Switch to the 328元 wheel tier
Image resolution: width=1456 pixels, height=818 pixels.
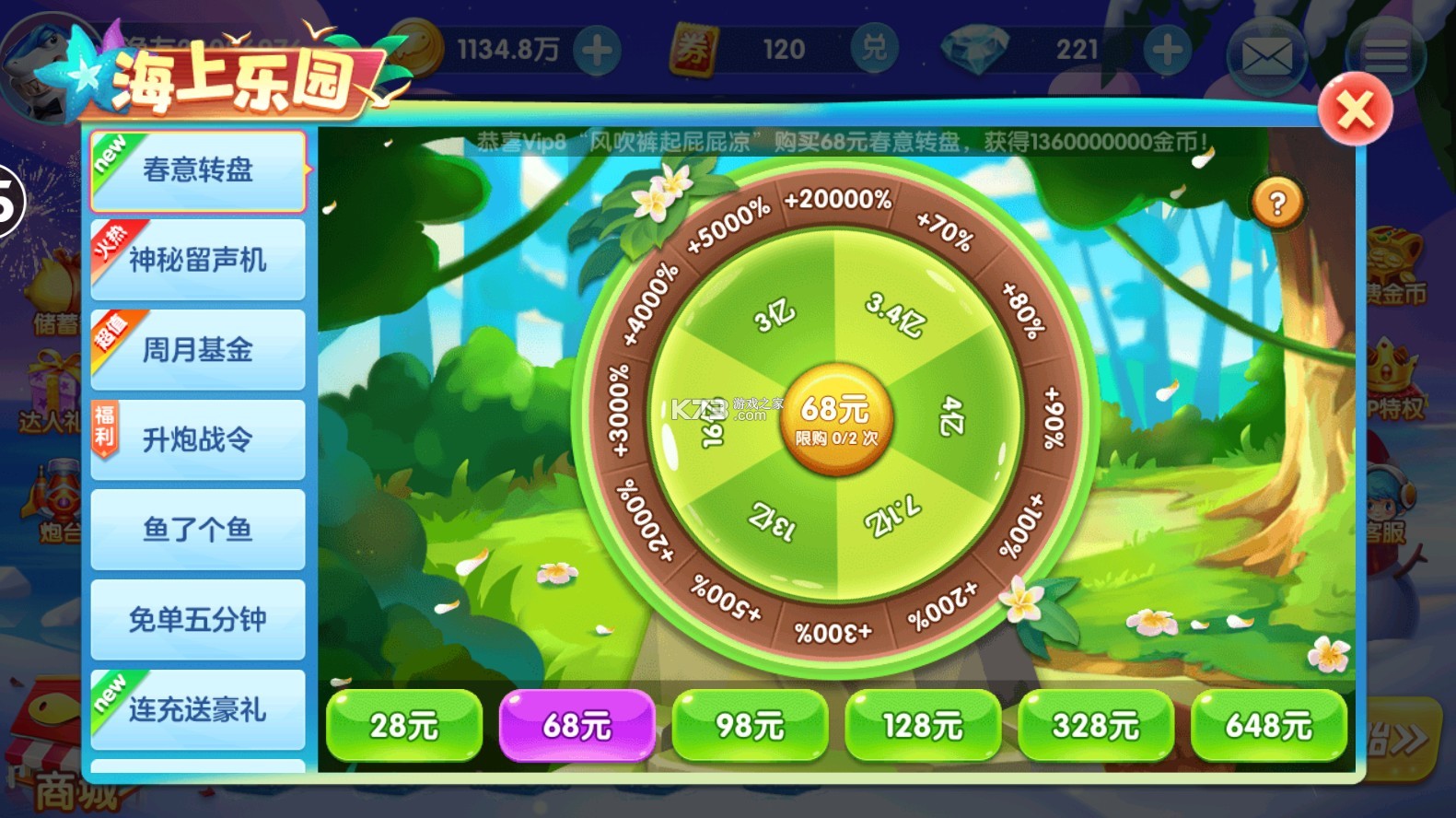(1096, 726)
